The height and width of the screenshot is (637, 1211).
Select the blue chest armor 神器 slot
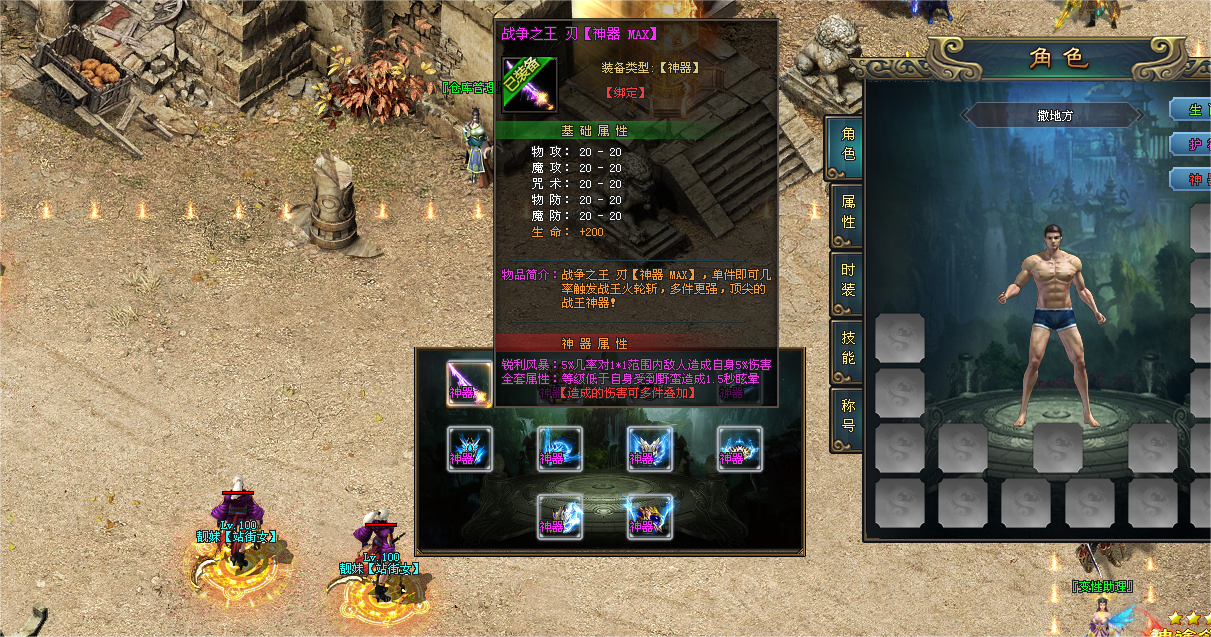point(469,450)
